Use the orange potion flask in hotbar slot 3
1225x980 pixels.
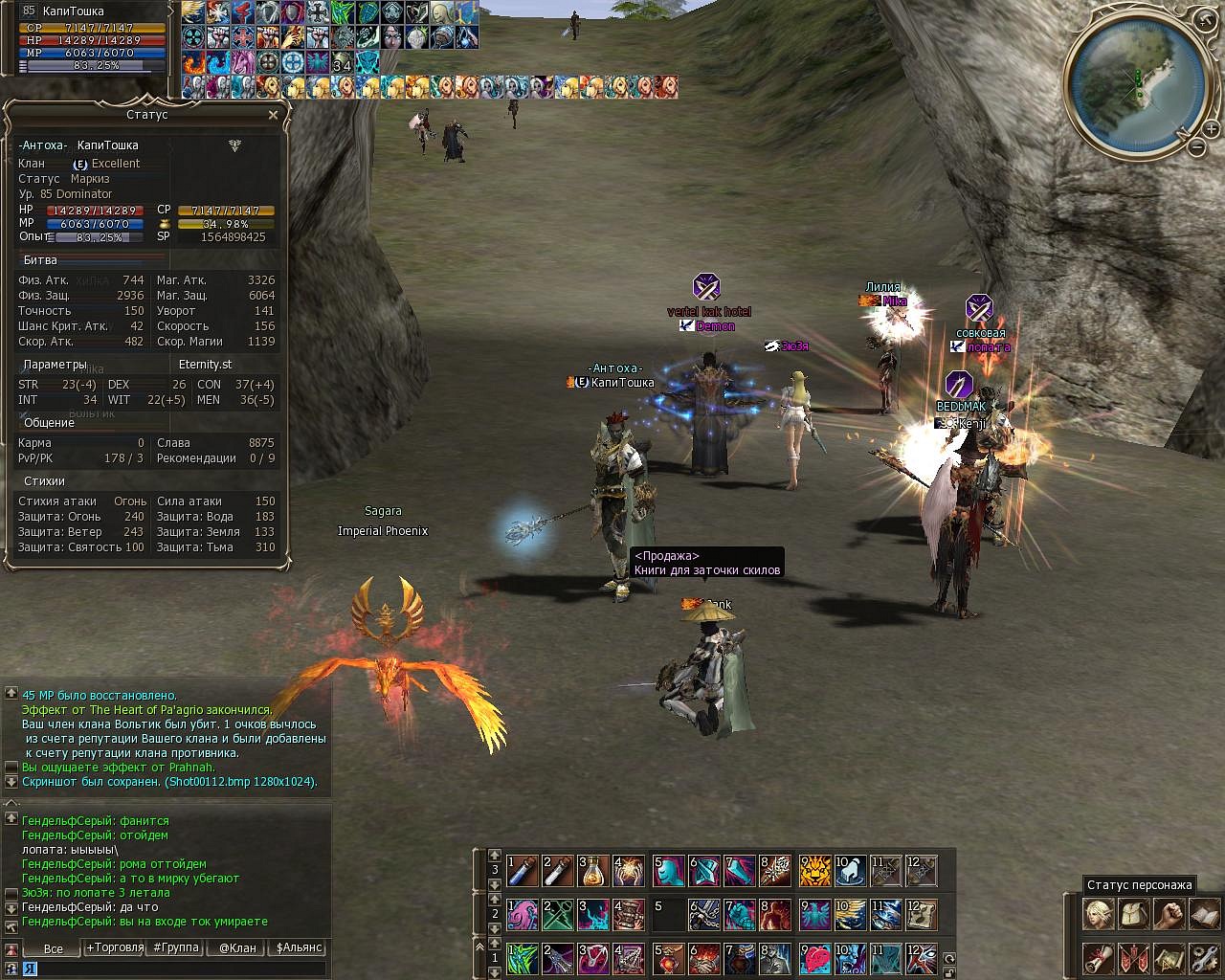(x=593, y=871)
